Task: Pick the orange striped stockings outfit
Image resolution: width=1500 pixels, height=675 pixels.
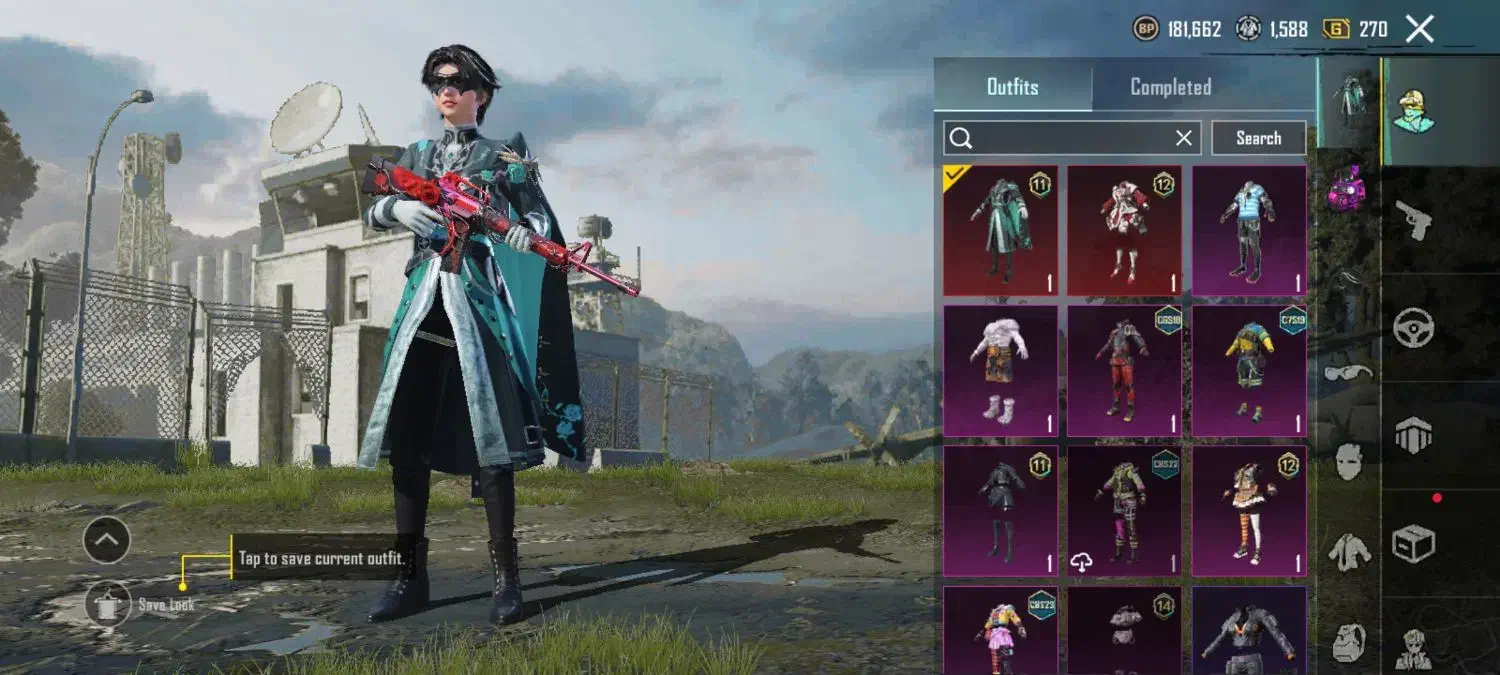Action: click(x=1249, y=511)
